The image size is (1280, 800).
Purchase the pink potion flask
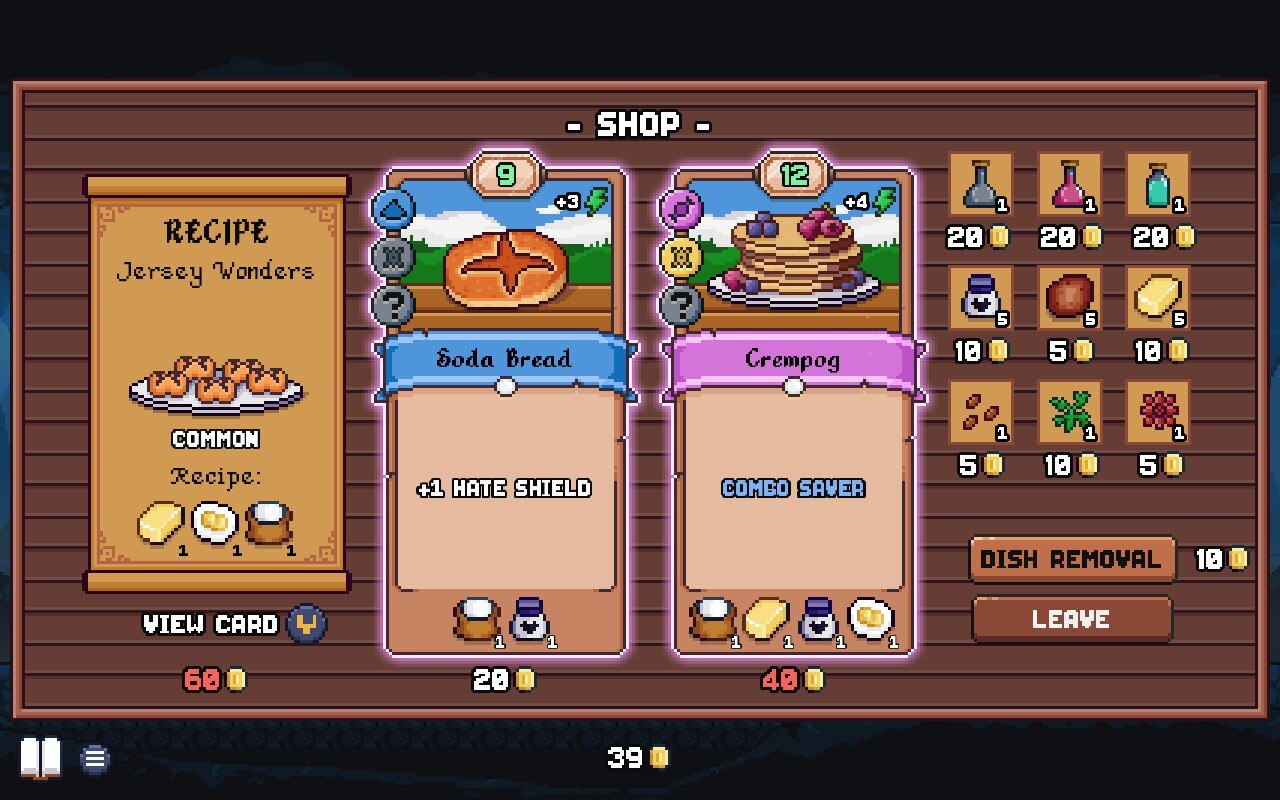(1069, 185)
